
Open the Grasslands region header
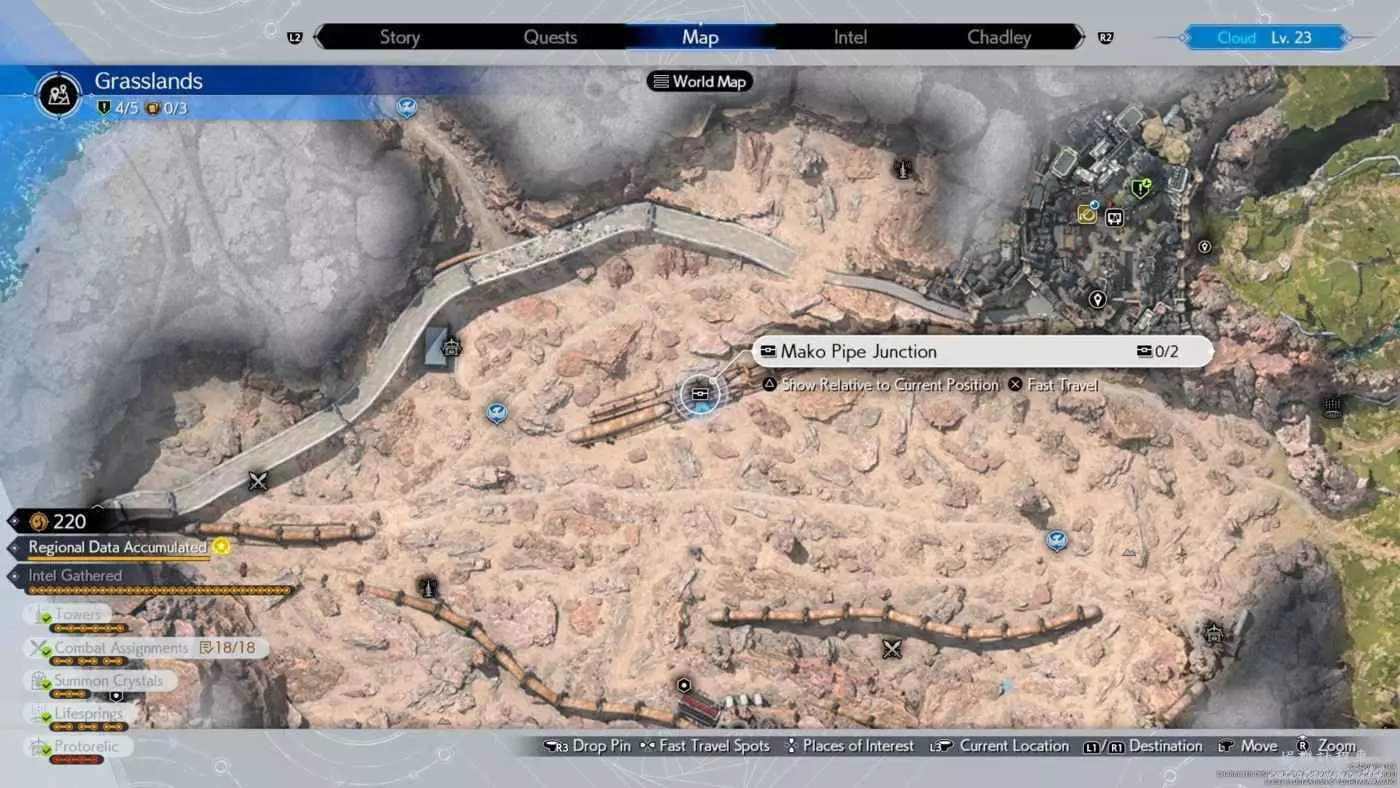click(148, 82)
